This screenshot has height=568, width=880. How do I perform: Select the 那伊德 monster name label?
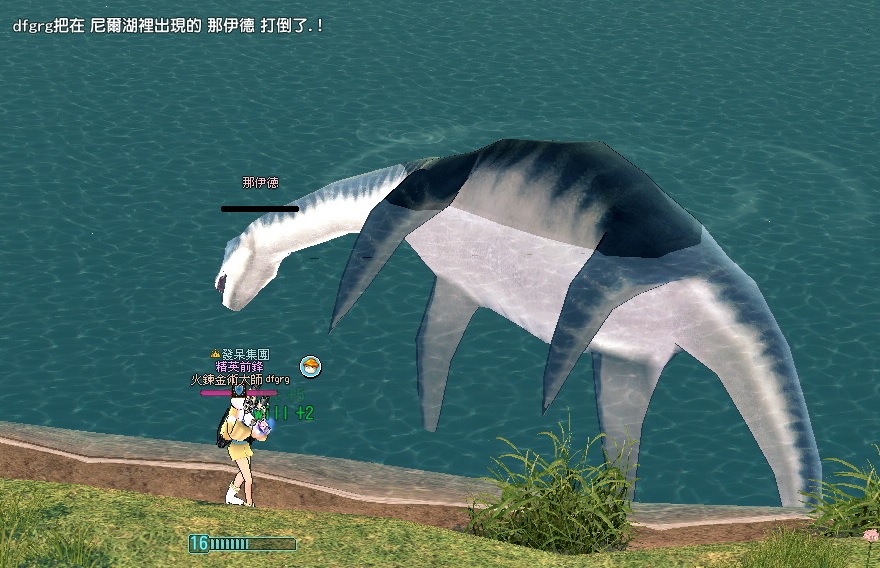[x=260, y=183]
